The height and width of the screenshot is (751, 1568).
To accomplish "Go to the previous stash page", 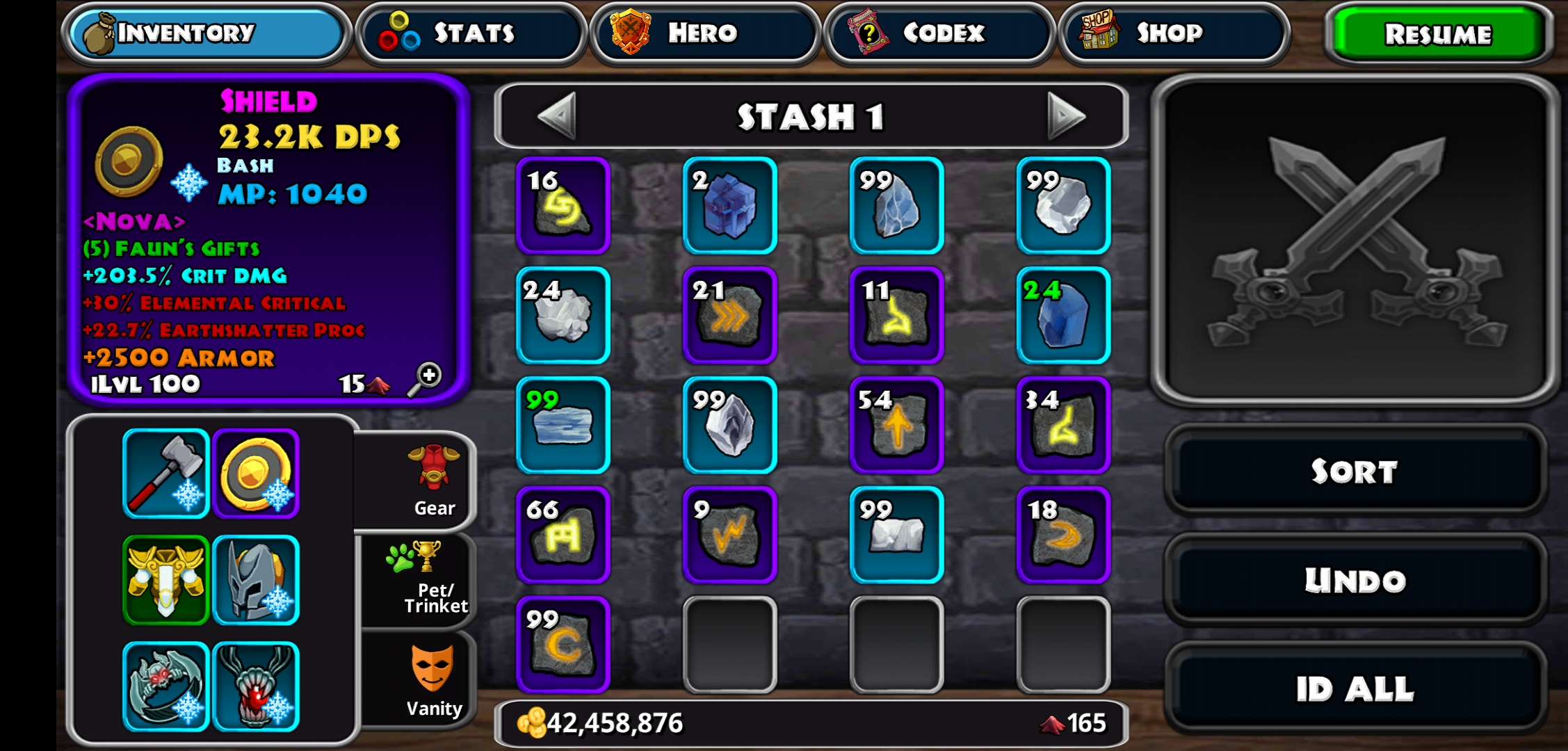I will [558, 115].
